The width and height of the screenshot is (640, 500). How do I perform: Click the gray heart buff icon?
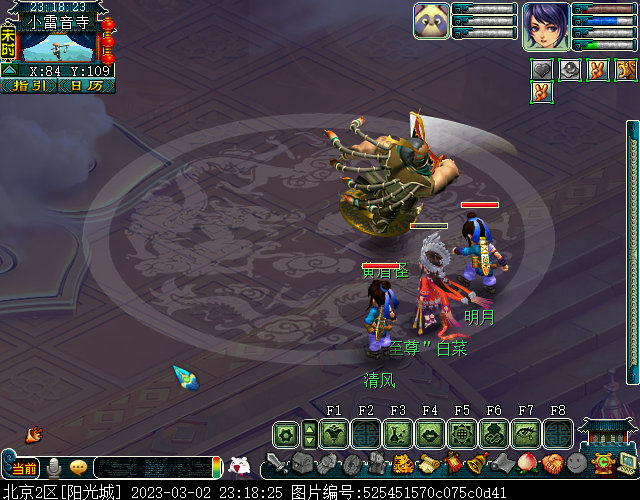541,69
